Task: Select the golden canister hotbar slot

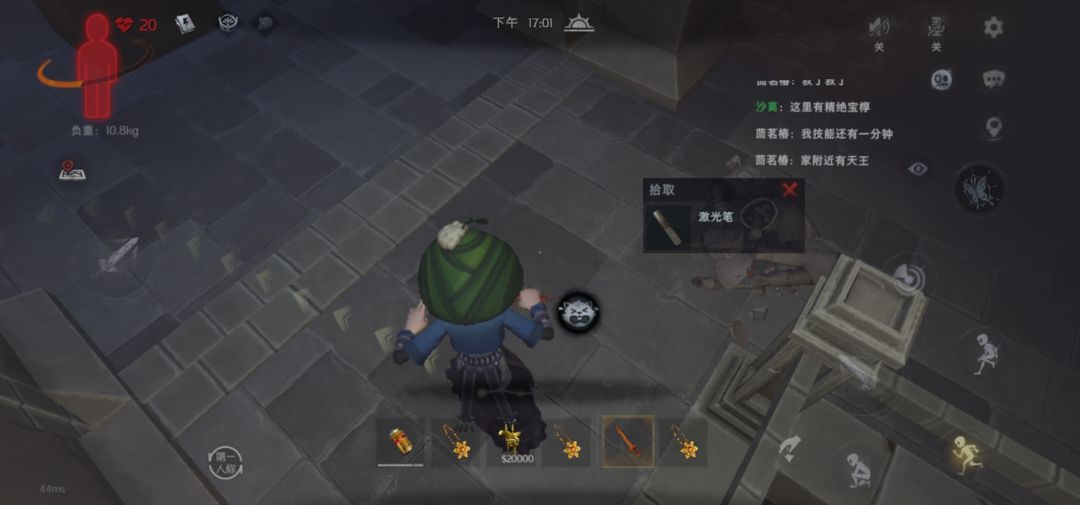Action: 400,442
